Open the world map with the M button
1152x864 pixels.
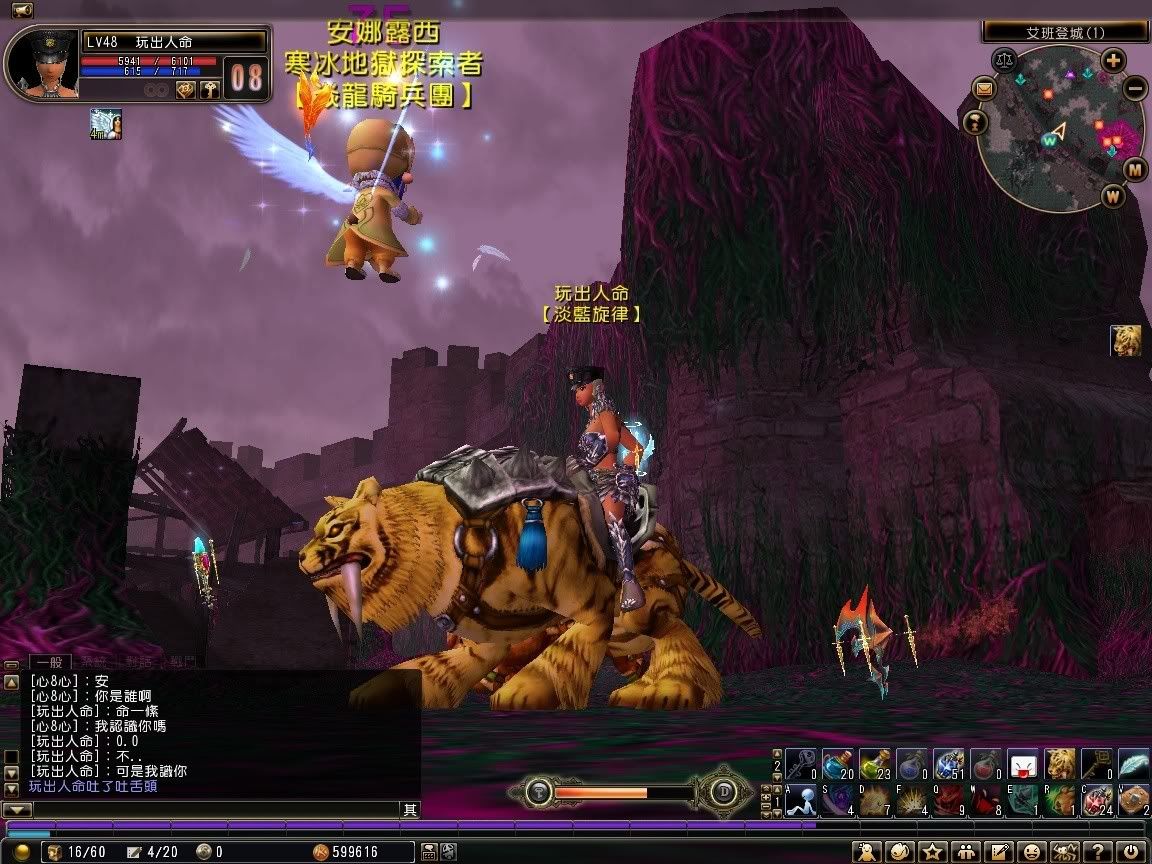pyautogui.click(x=1135, y=169)
